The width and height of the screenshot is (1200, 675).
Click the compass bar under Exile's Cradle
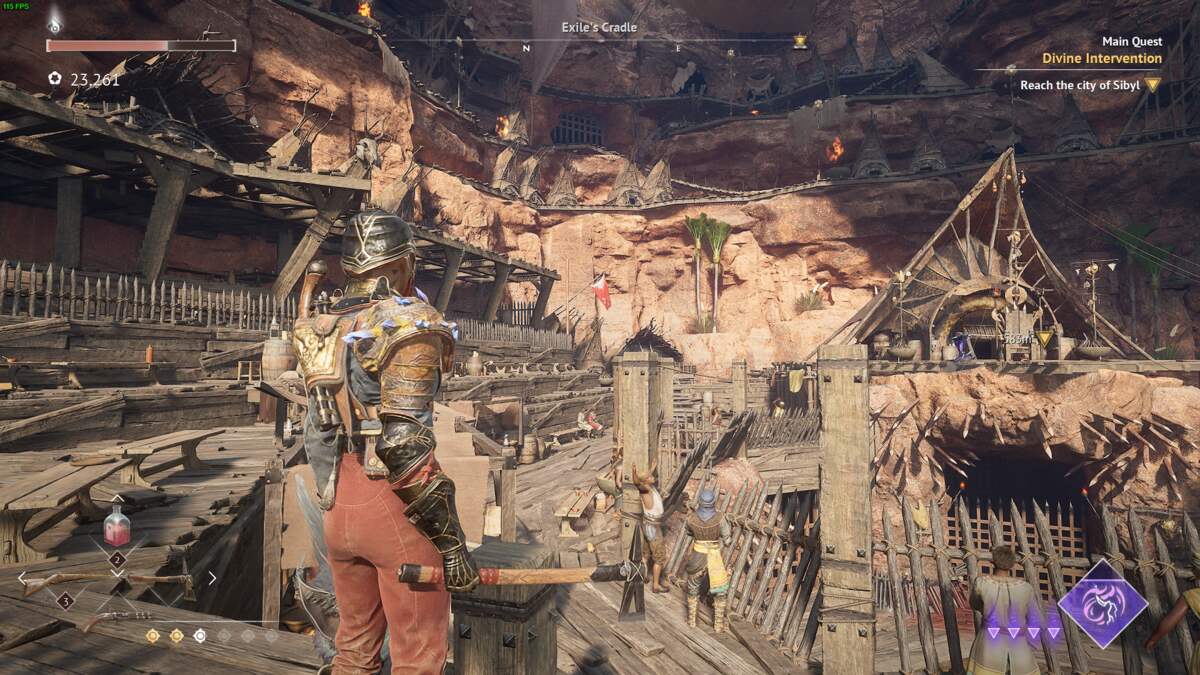point(600,46)
